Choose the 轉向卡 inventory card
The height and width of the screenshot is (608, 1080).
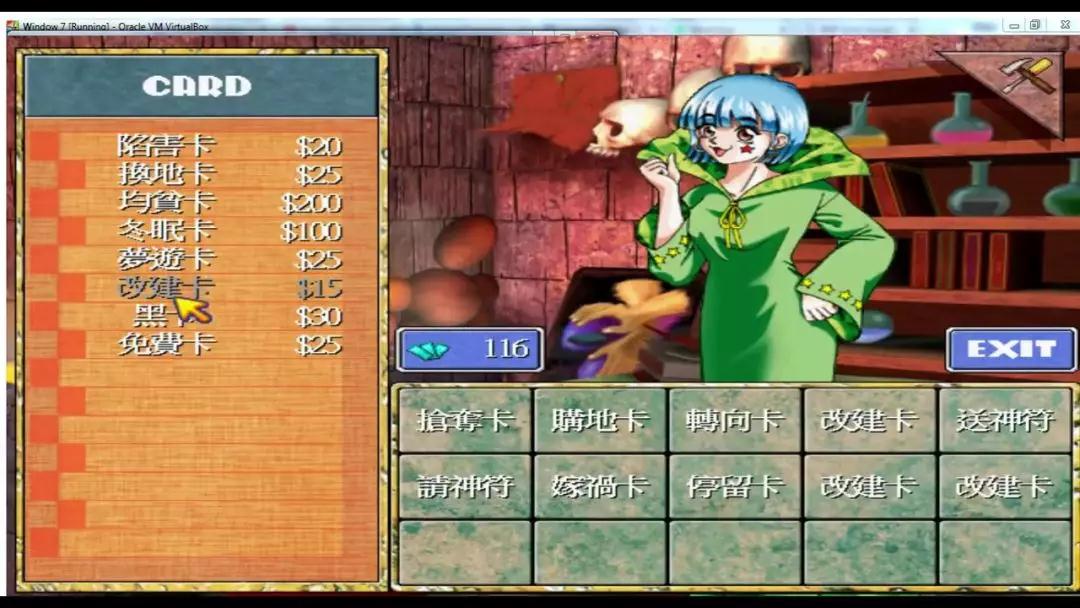(734, 420)
